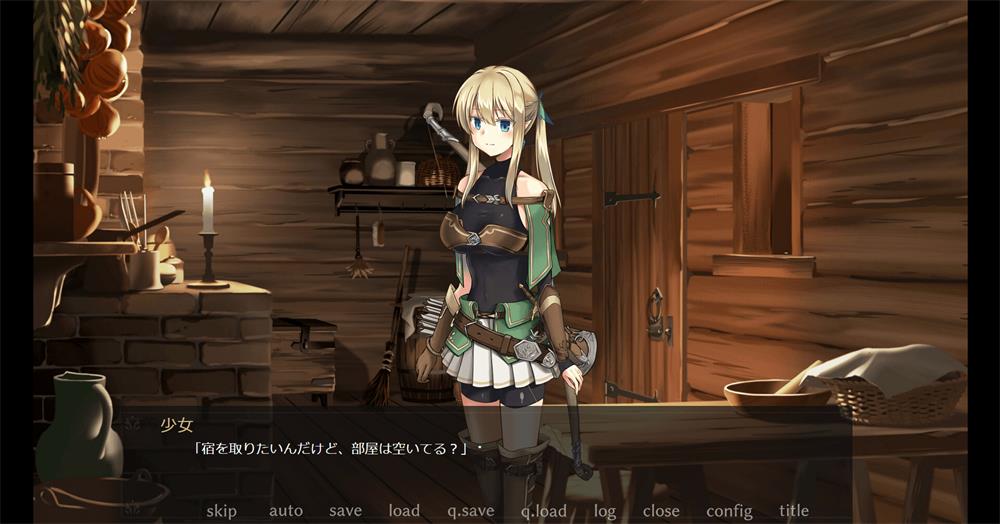The image size is (1000, 524).
Task: Perform a quick save with q.save
Action: tap(470, 511)
